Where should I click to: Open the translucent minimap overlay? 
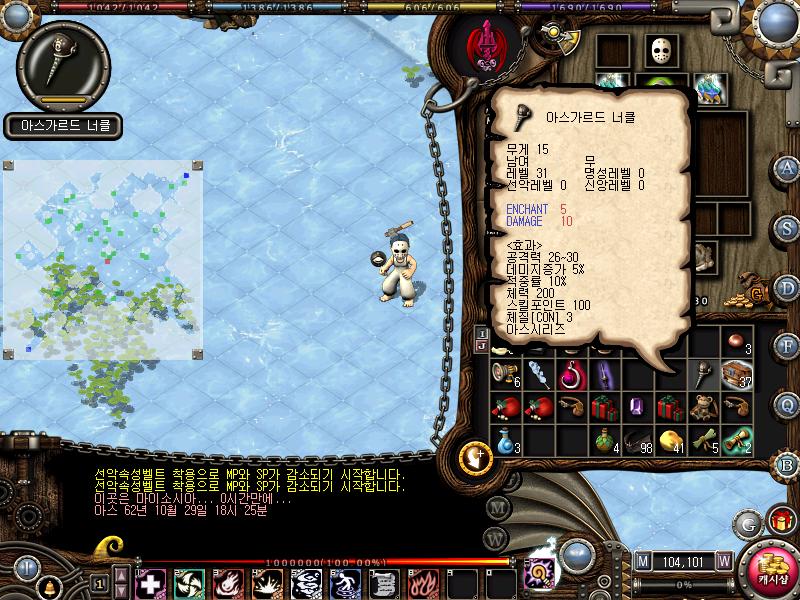click(103, 260)
